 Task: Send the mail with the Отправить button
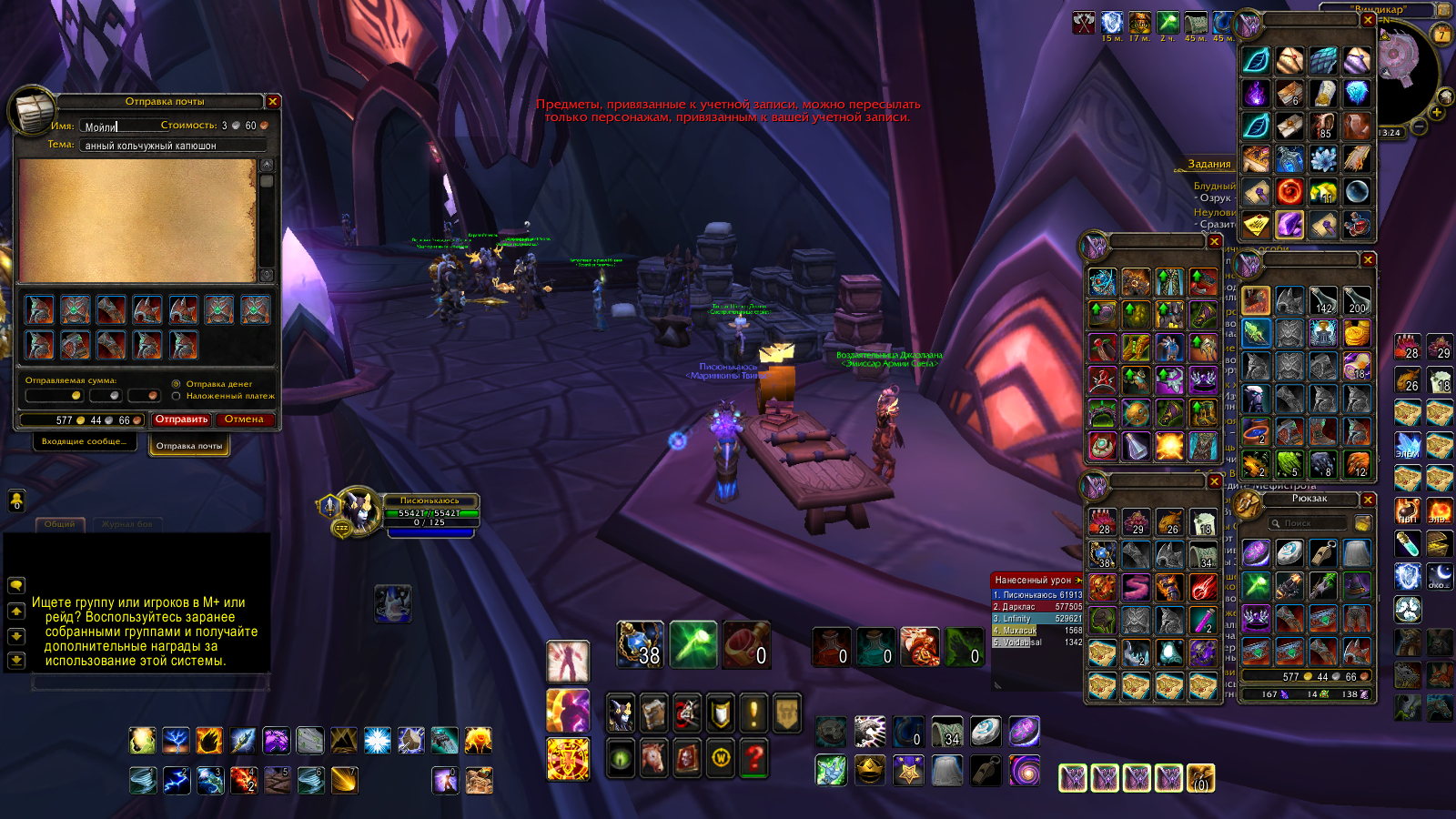pyautogui.click(x=181, y=420)
